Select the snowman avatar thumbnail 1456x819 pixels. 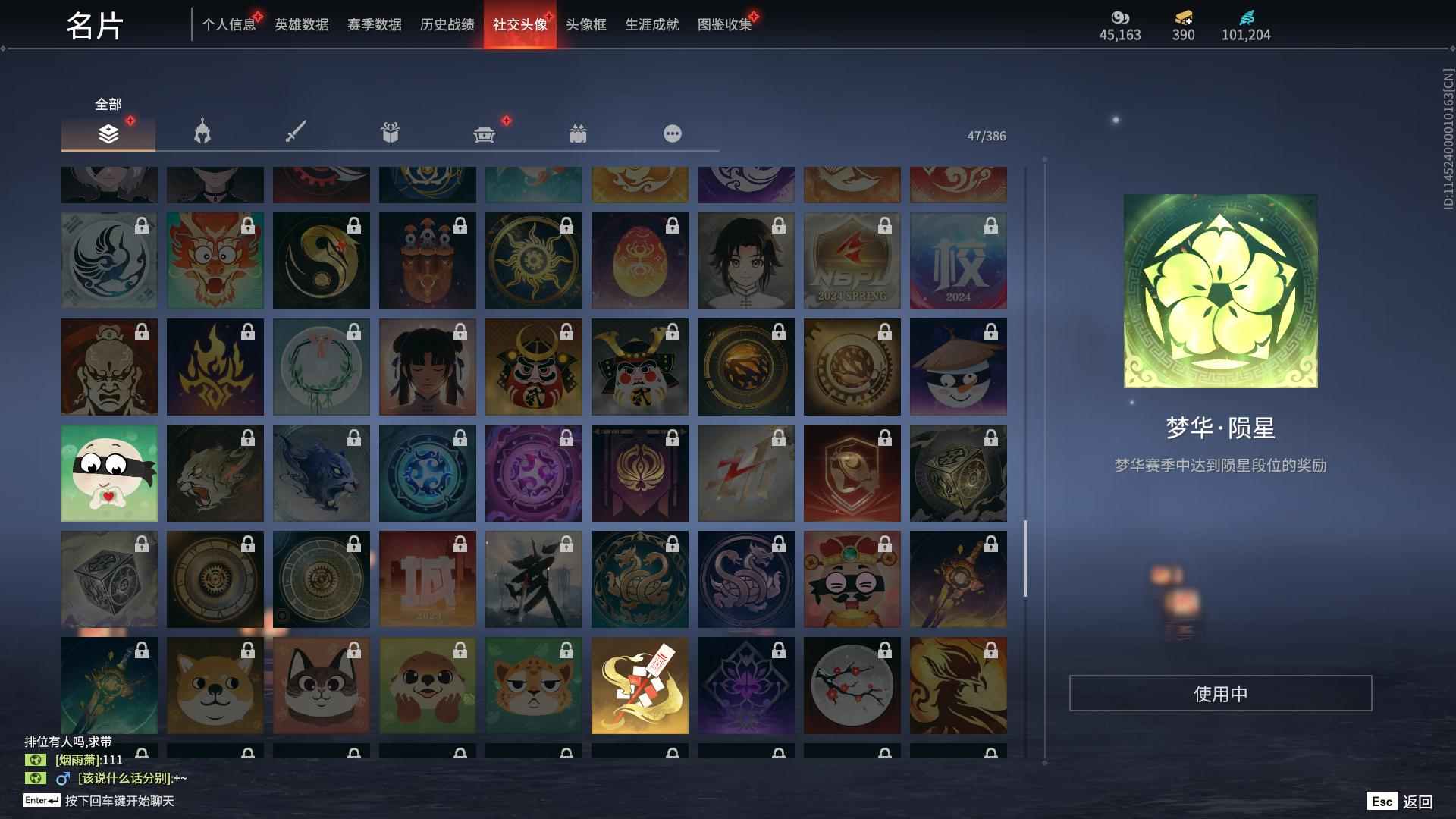(x=958, y=366)
